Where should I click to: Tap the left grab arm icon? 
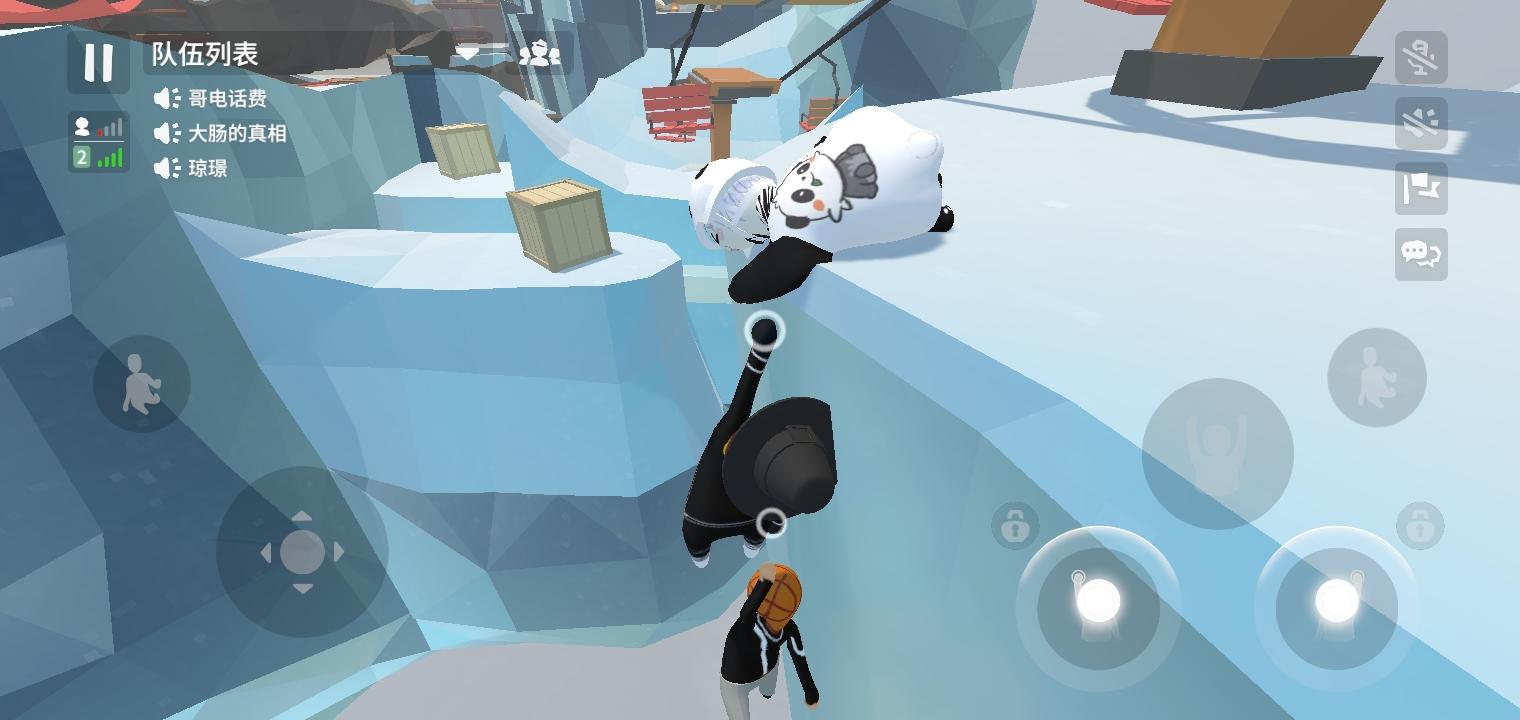click(x=143, y=380)
